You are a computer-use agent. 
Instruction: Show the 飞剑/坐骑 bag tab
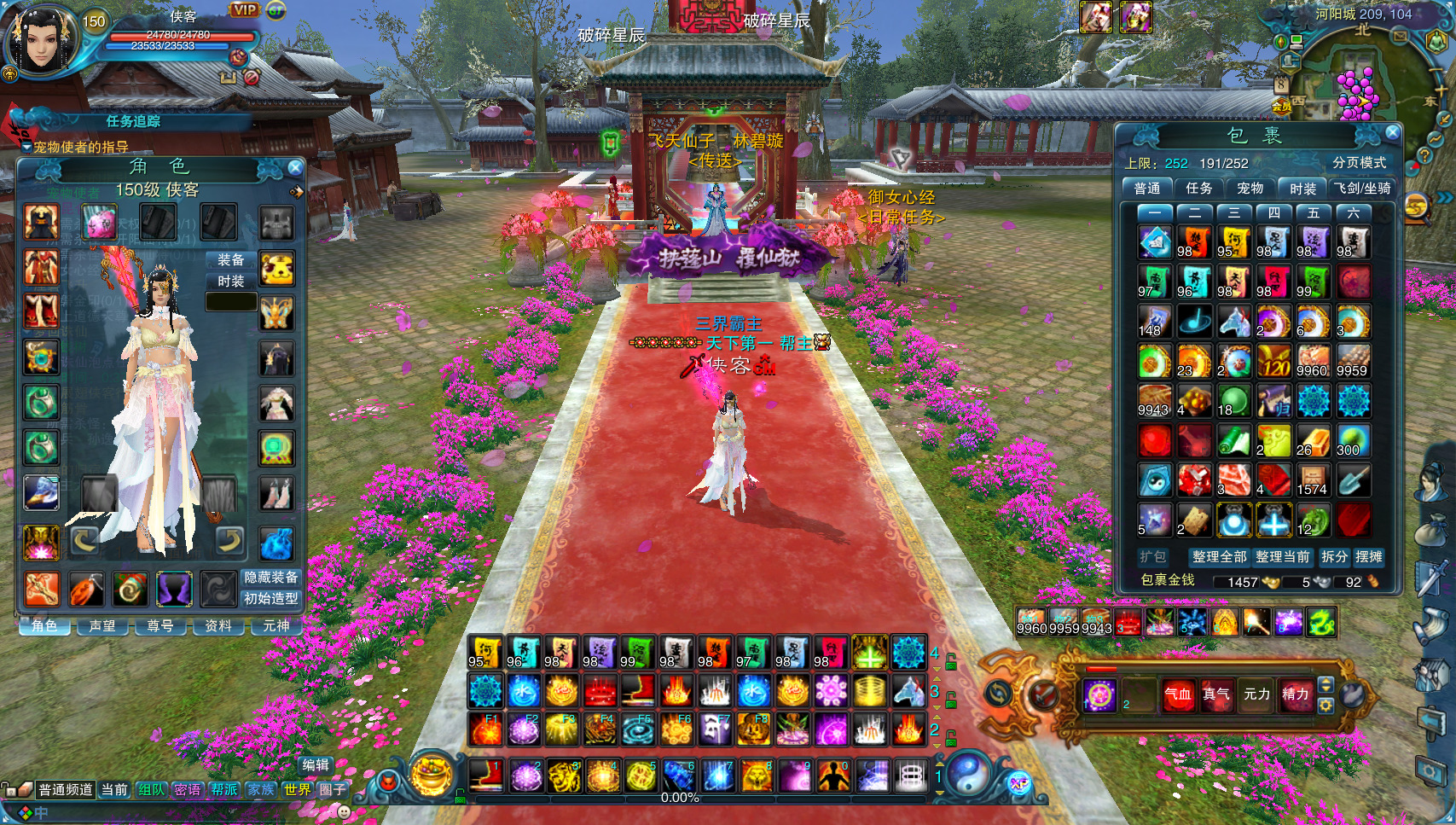click(x=1363, y=189)
